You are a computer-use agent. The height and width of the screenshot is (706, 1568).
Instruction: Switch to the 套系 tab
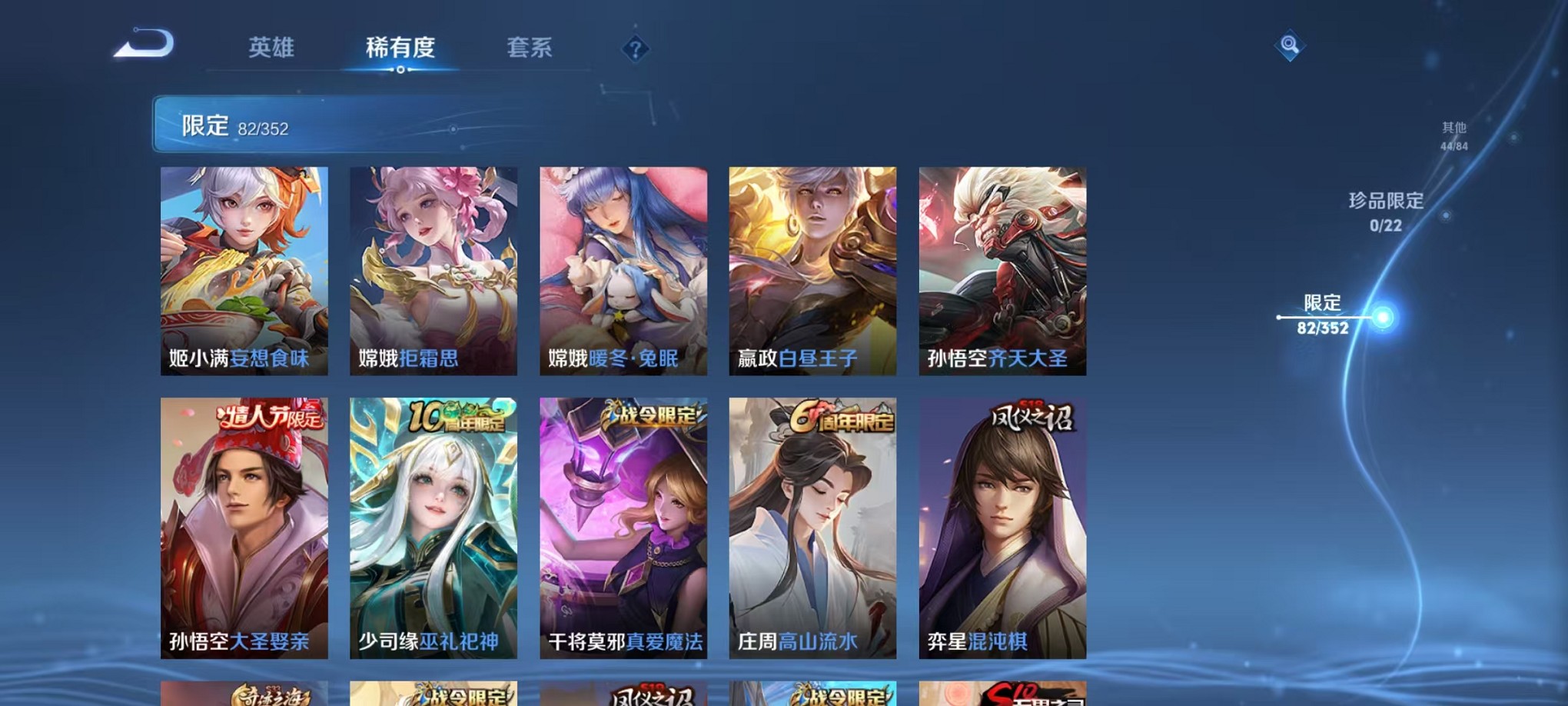pyautogui.click(x=530, y=48)
